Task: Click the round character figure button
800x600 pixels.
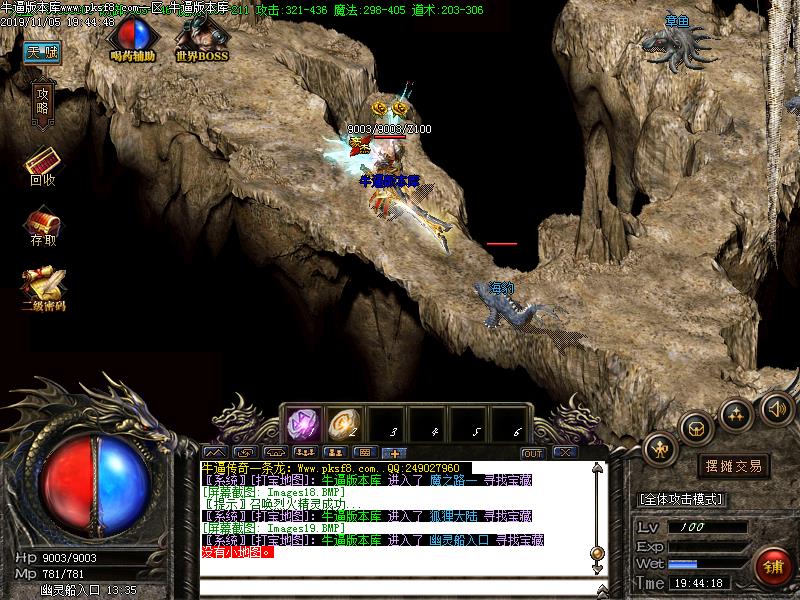Action: [661, 449]
